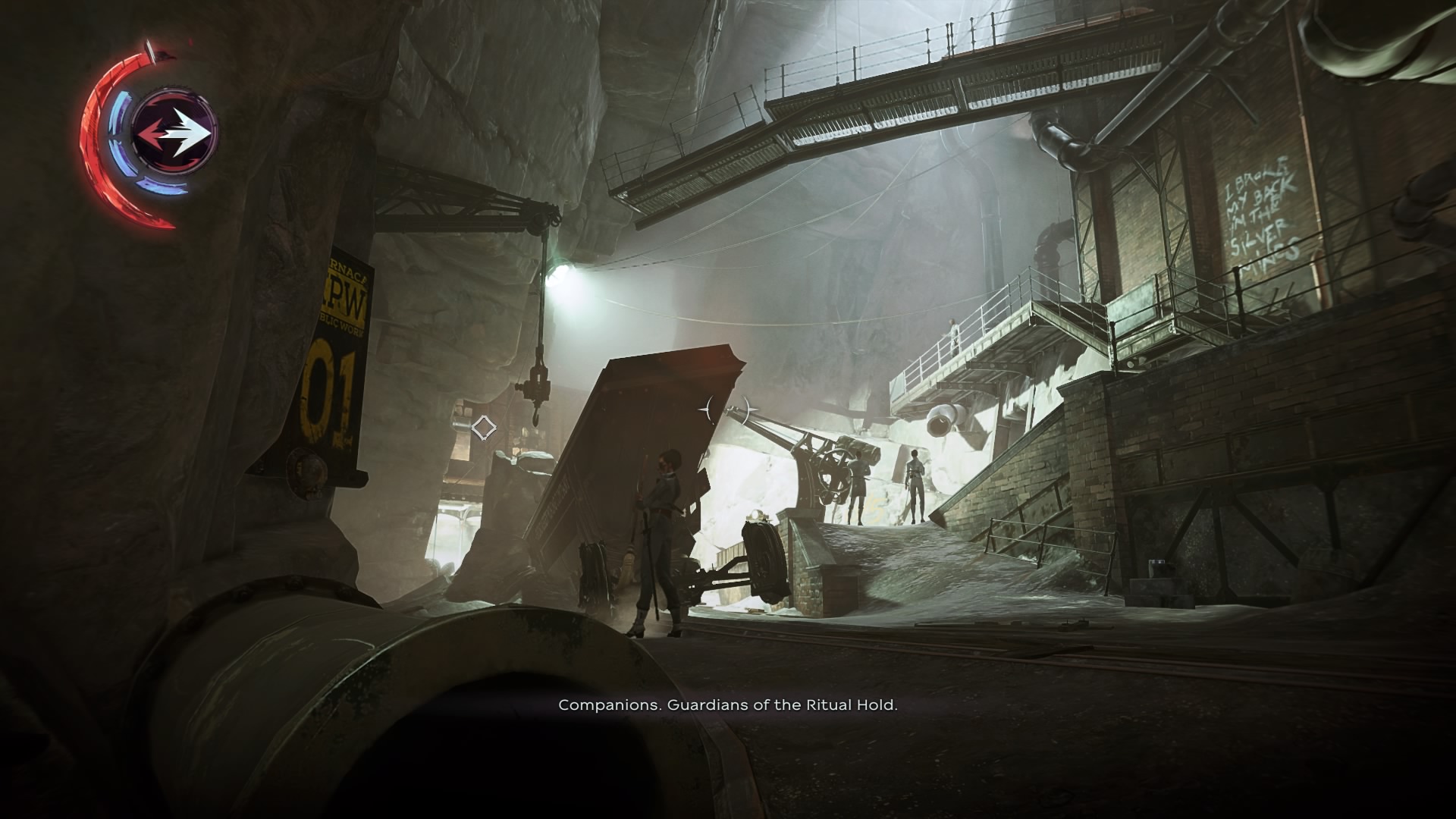This screenshot has height=819, width=1456.
Task: Click the diamond objective marker
Action: (x=483, y=428)
